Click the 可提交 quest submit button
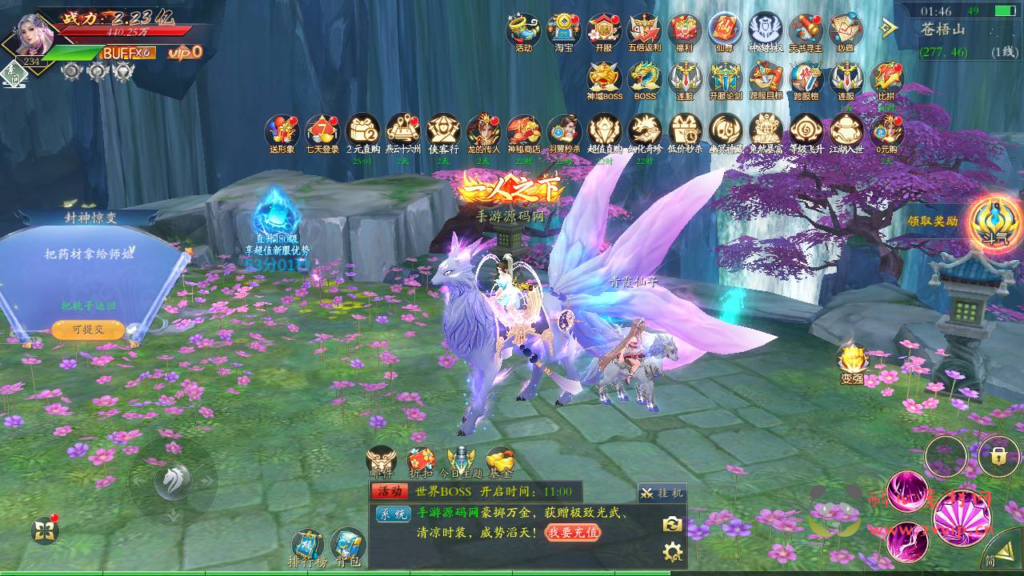The width and height of the screenshot is (1024, 576). coord(88,329)
